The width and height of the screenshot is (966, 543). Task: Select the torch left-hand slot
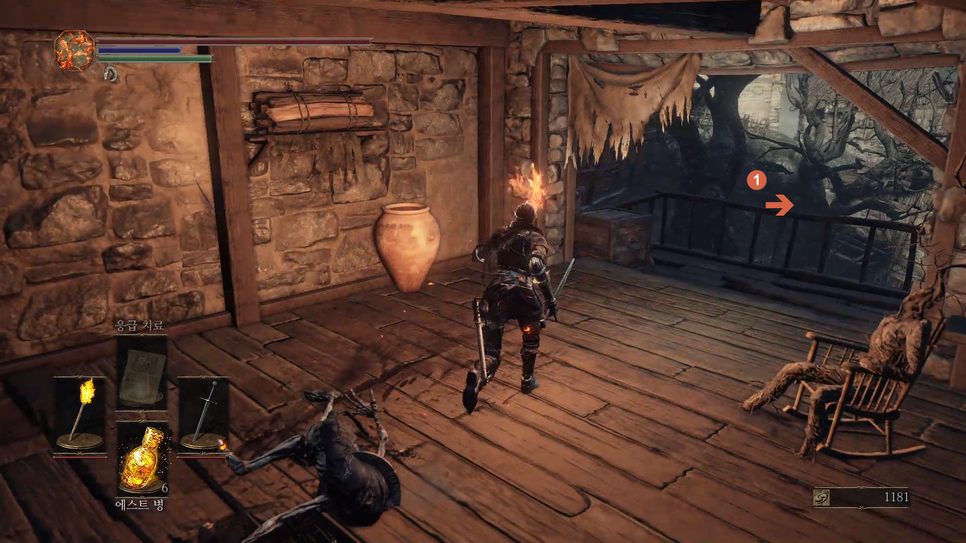pyautogui.click(x=80, y=413)
